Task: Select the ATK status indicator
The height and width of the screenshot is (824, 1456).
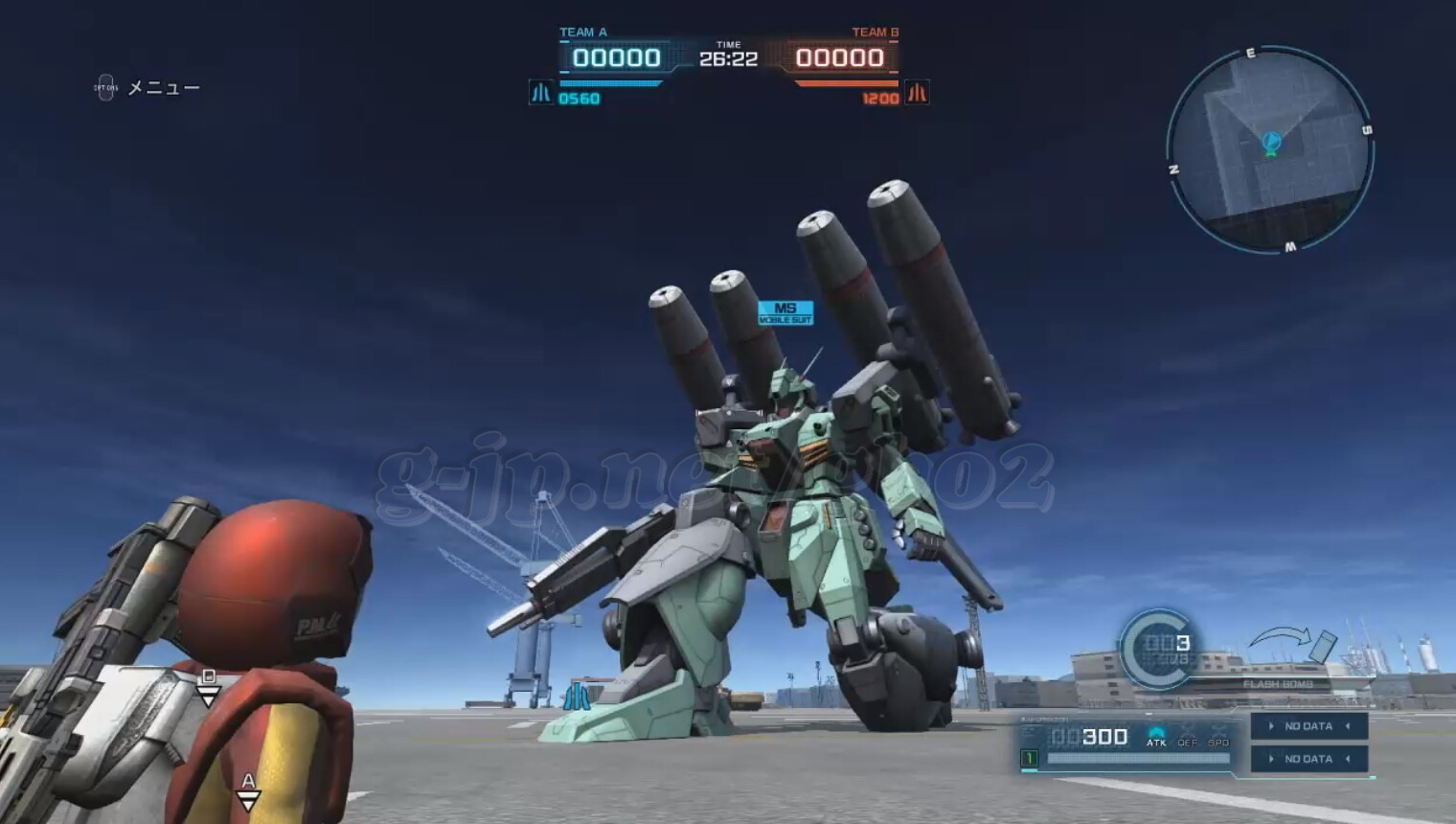Action: point(1156,736)
